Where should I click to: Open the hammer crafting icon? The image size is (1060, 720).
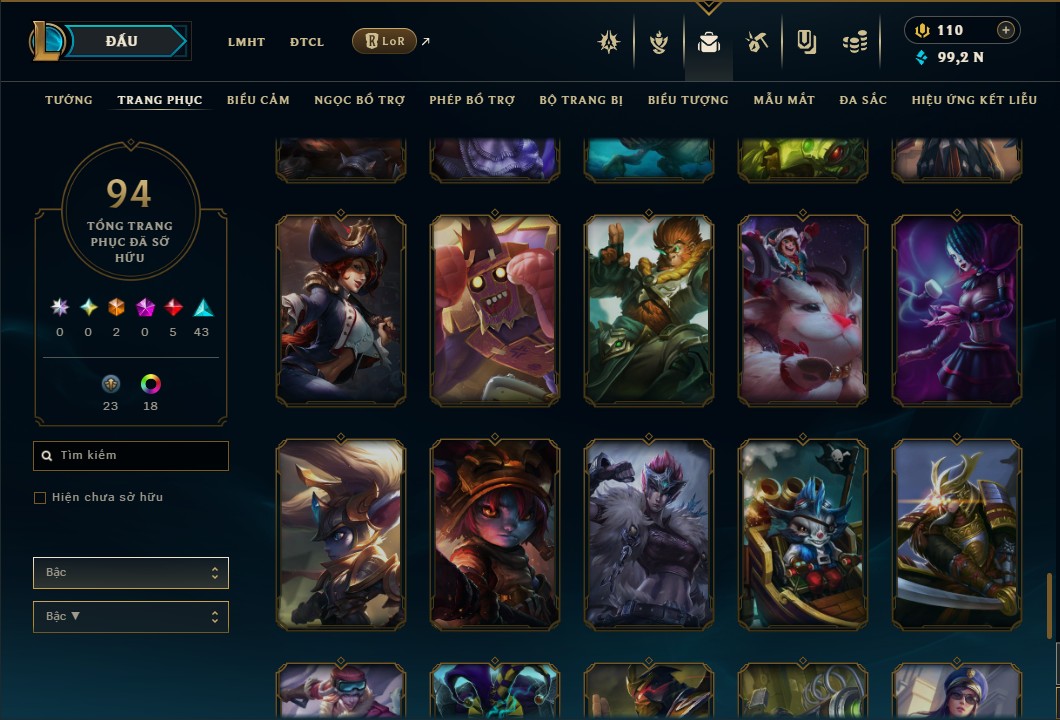point(756,42)
